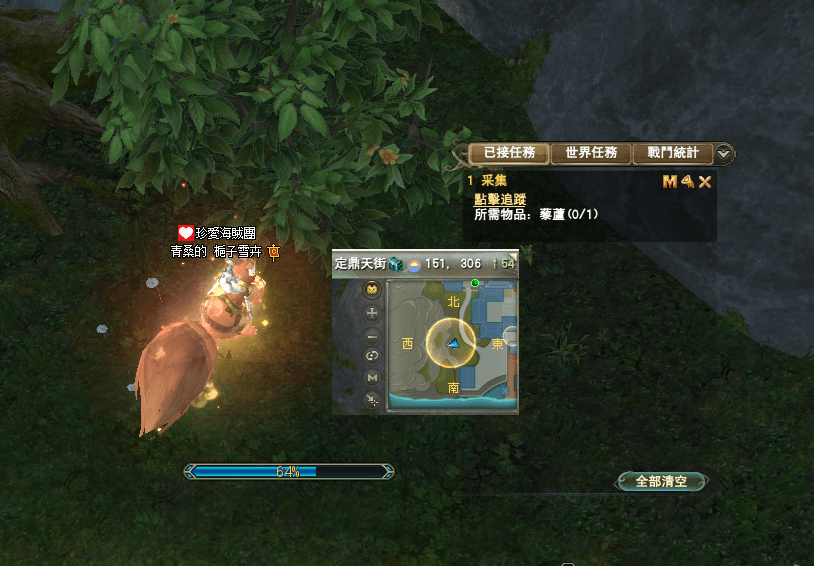Click the 點擊追蹤 tracking link
Viewport: 814px width, 566px height.
coord(500,199)
